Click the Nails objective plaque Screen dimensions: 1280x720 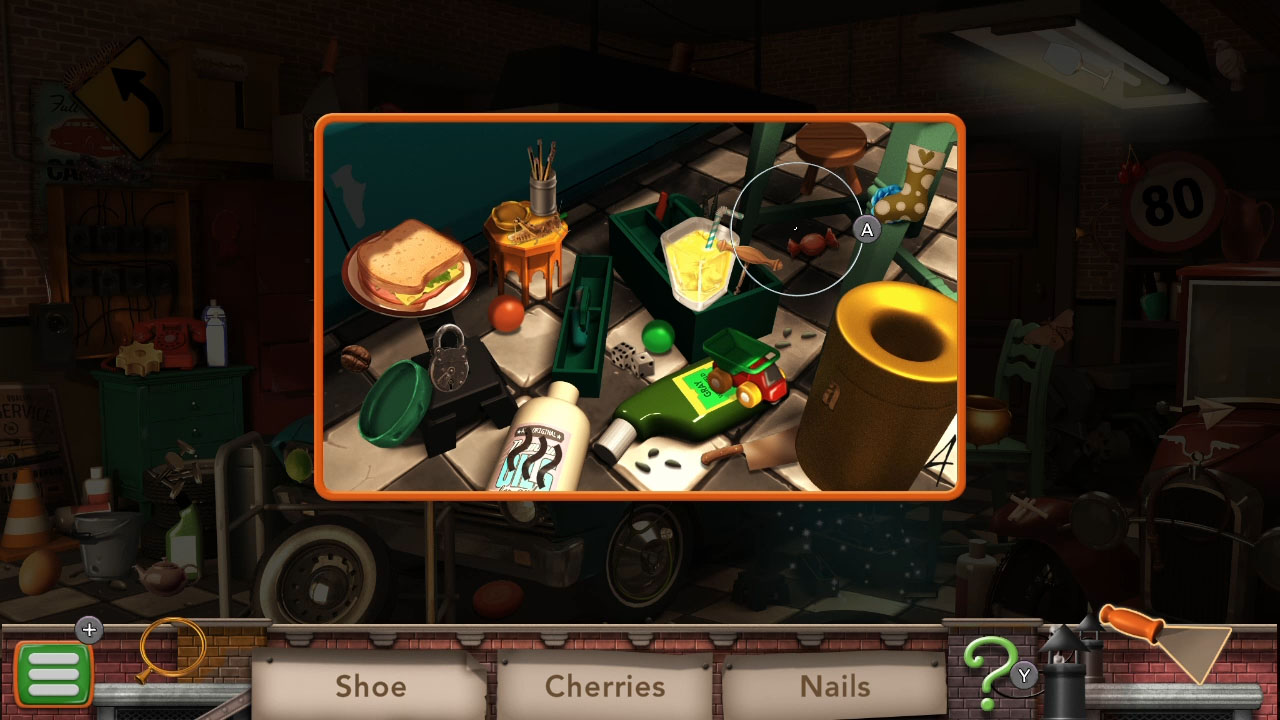(x=837, y=687)
